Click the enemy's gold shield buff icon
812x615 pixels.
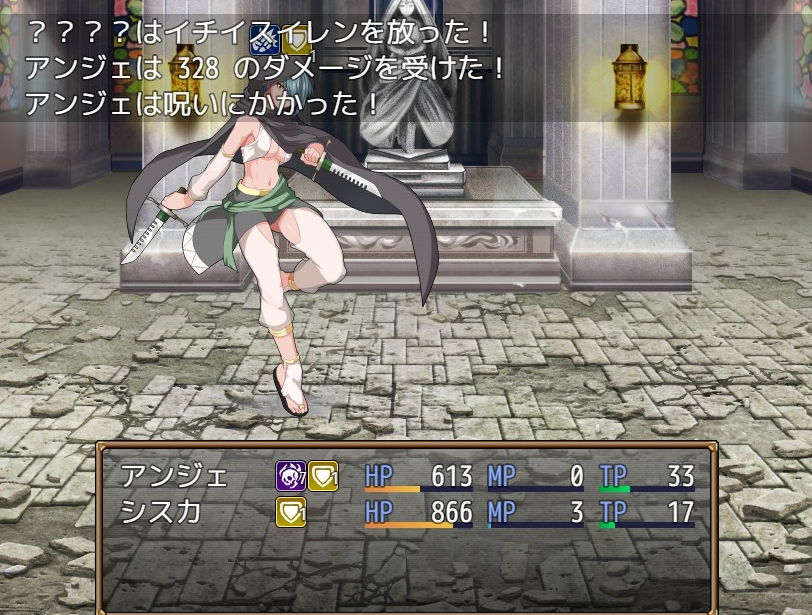point(296,40)
